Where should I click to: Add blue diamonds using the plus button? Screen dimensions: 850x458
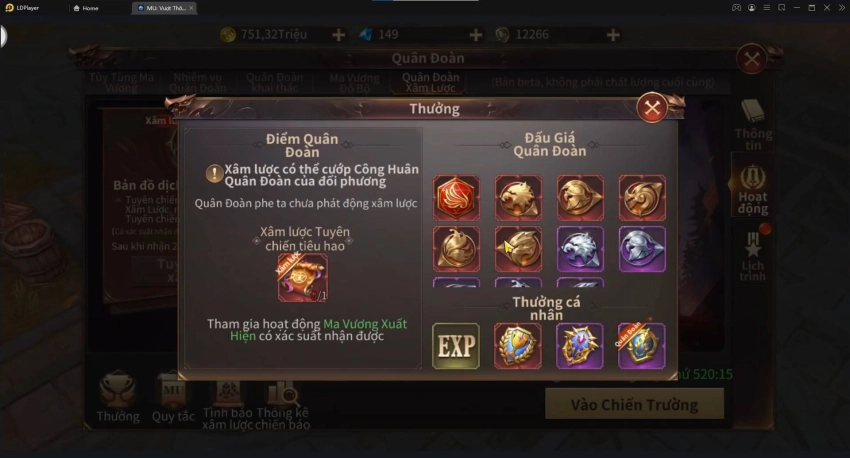click(475, 35)
